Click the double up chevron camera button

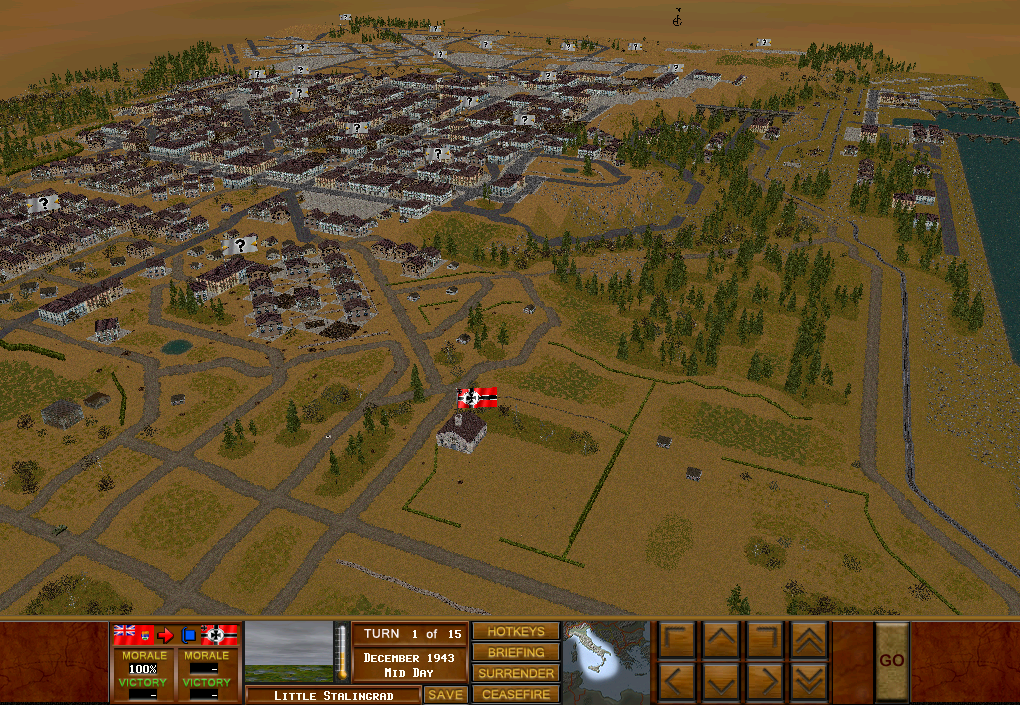point(809,639)
